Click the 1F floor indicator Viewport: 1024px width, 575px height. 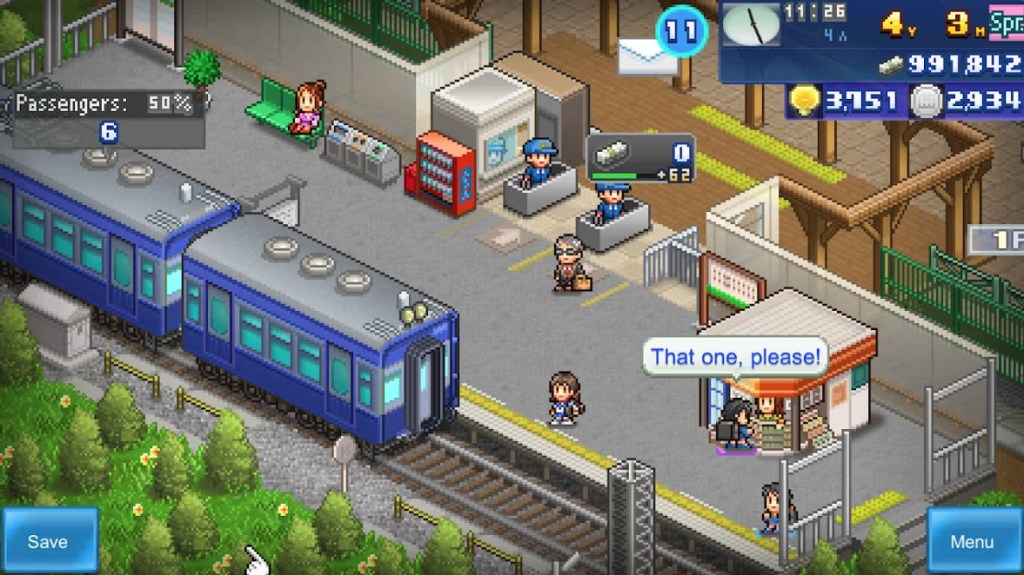click(996, 240)
